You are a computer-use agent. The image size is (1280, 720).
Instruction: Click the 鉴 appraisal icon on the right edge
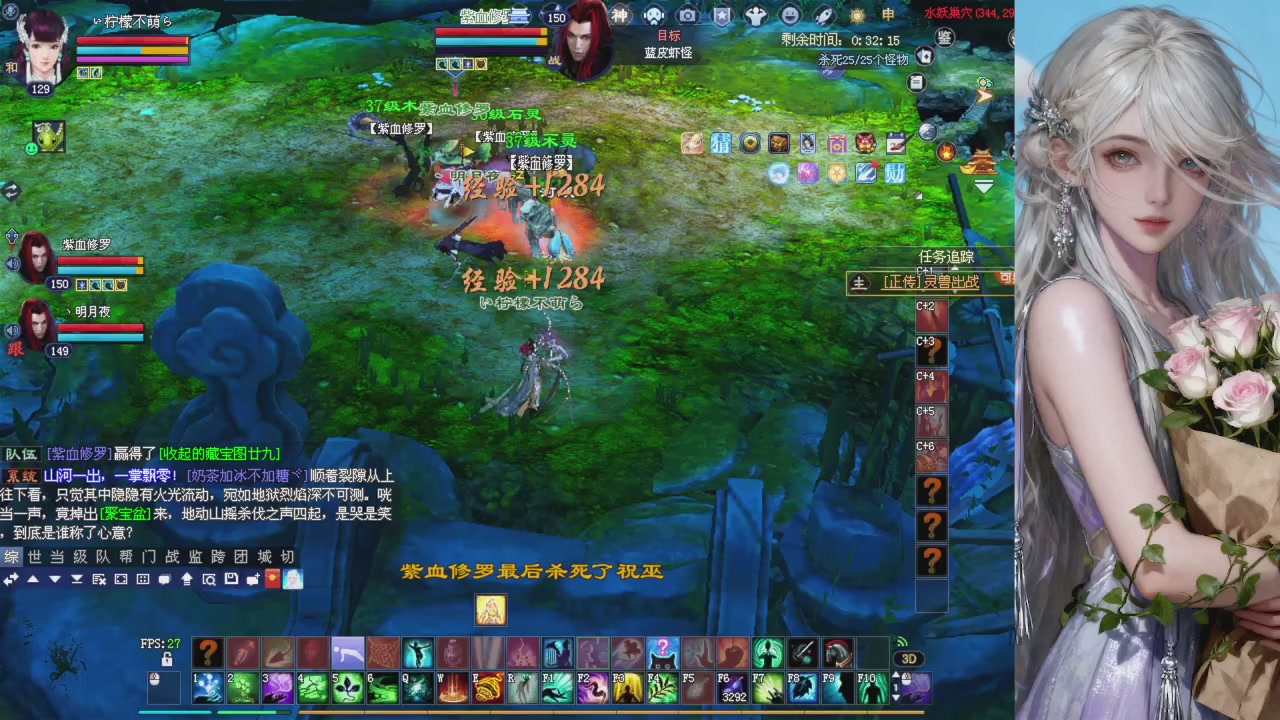pyautogui.click(x=942, y=36)
